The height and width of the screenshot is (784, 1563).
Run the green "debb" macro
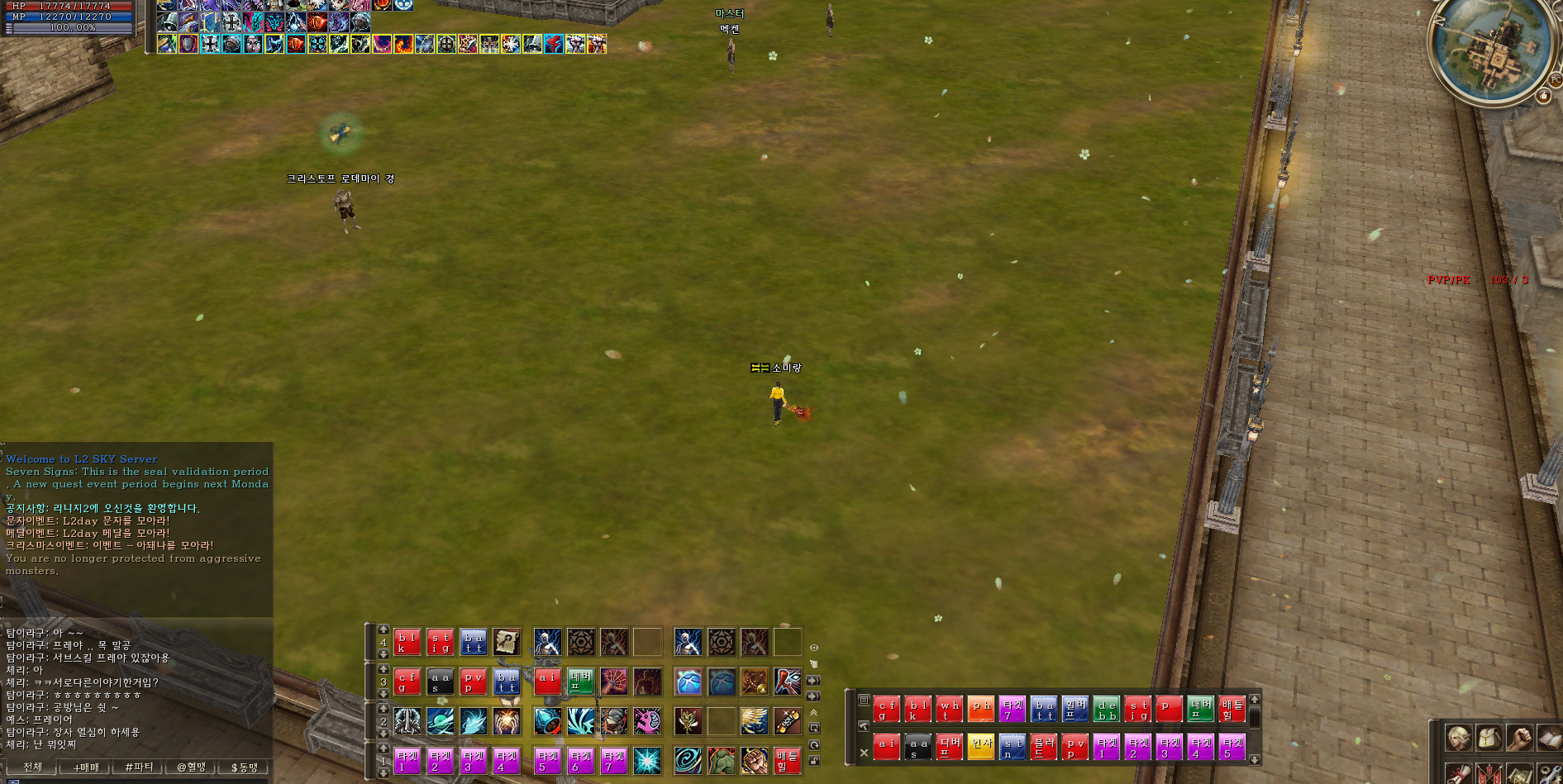[x=1107, y=710]
